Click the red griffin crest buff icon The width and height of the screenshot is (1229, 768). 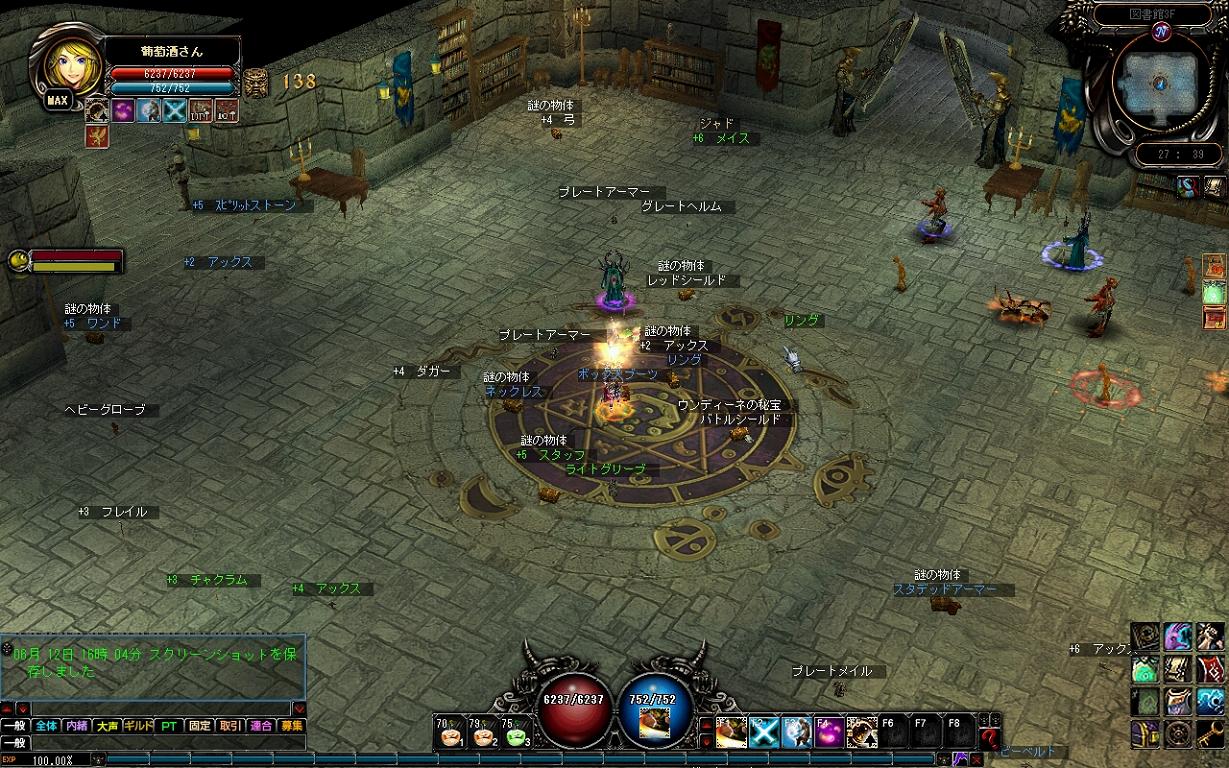point(98,136)
